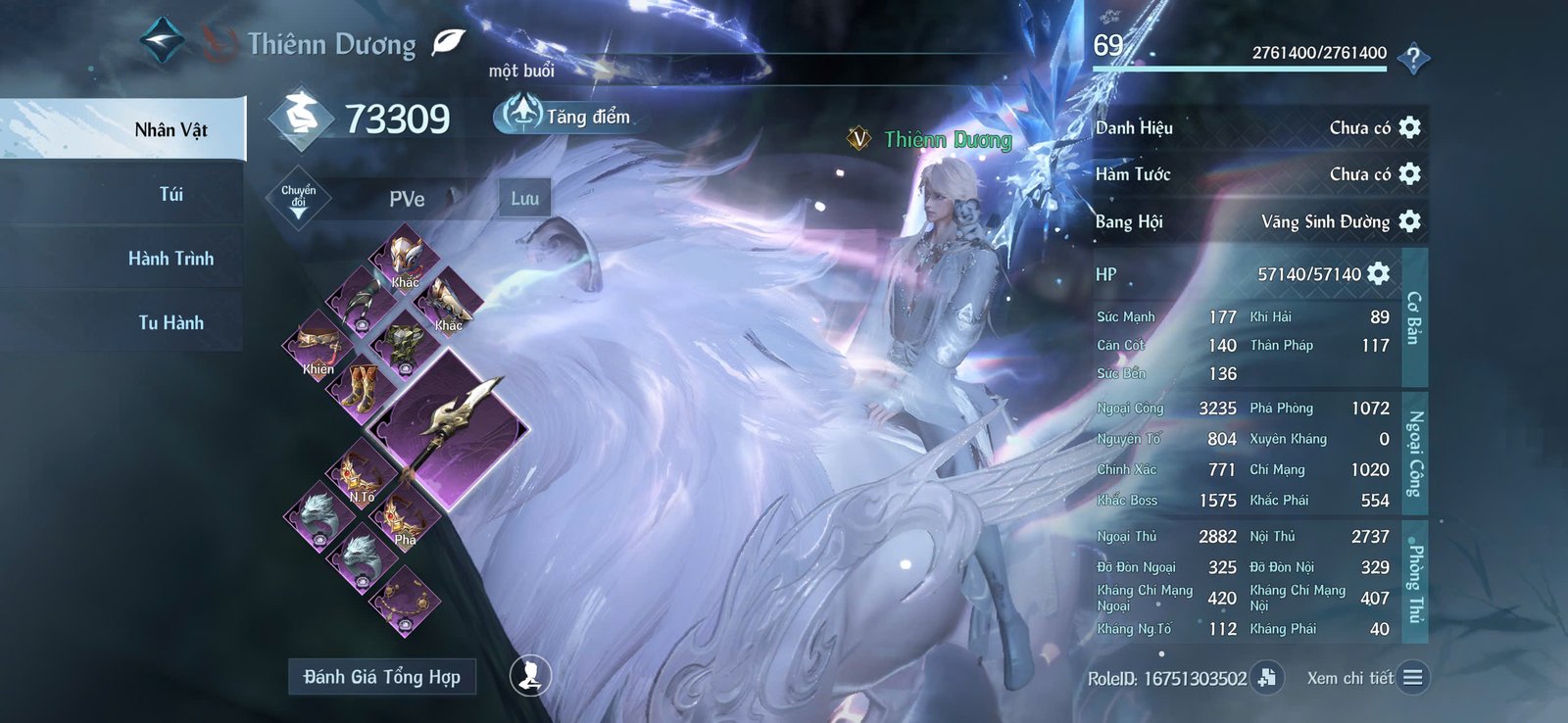The height and width of the screenshot is (723, 1568).
Task: Go to the Tu Hành tab
Action: point(171,322)
